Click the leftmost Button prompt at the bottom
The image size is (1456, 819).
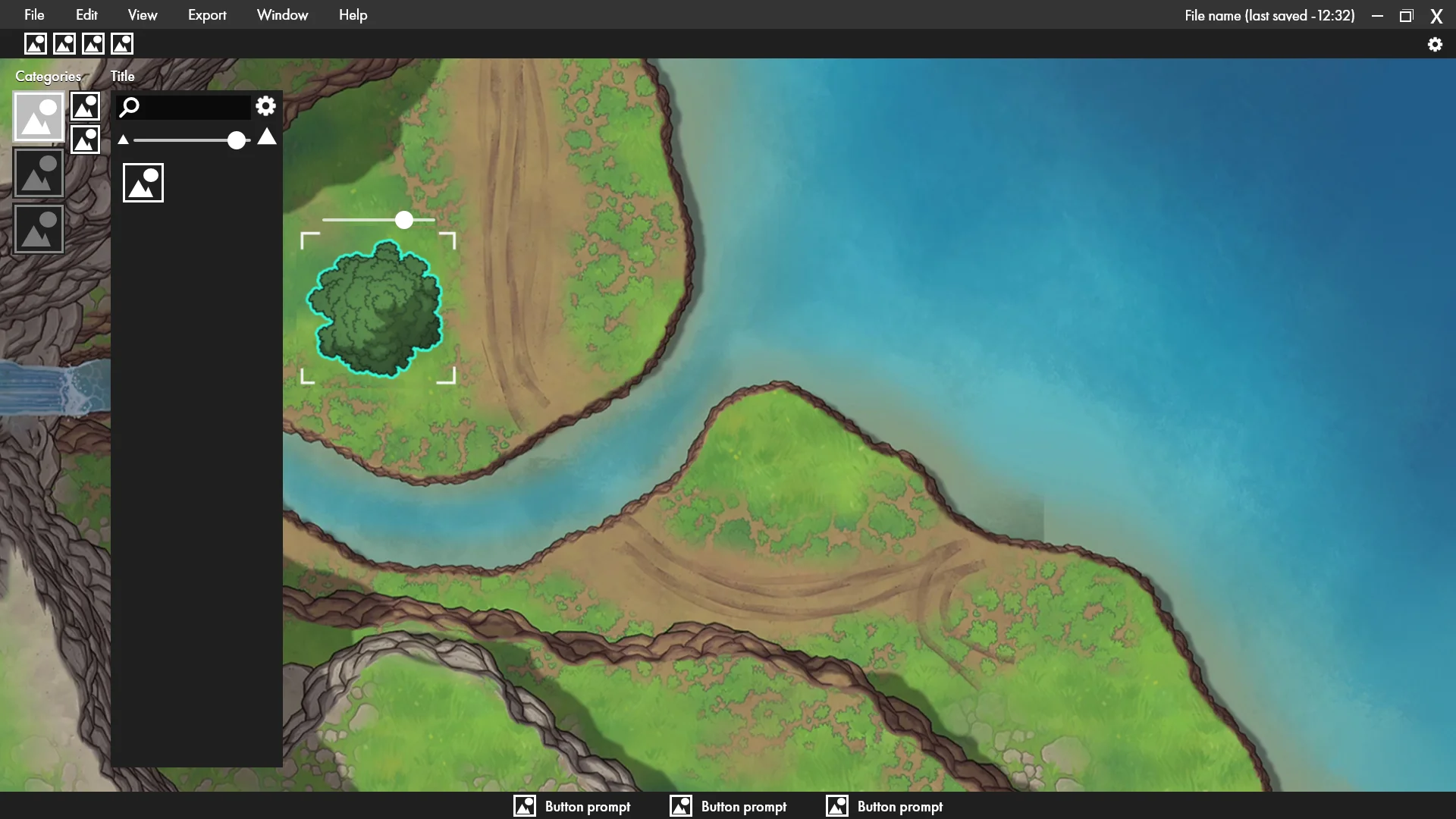pyautogui.click(x=573, y=806)
